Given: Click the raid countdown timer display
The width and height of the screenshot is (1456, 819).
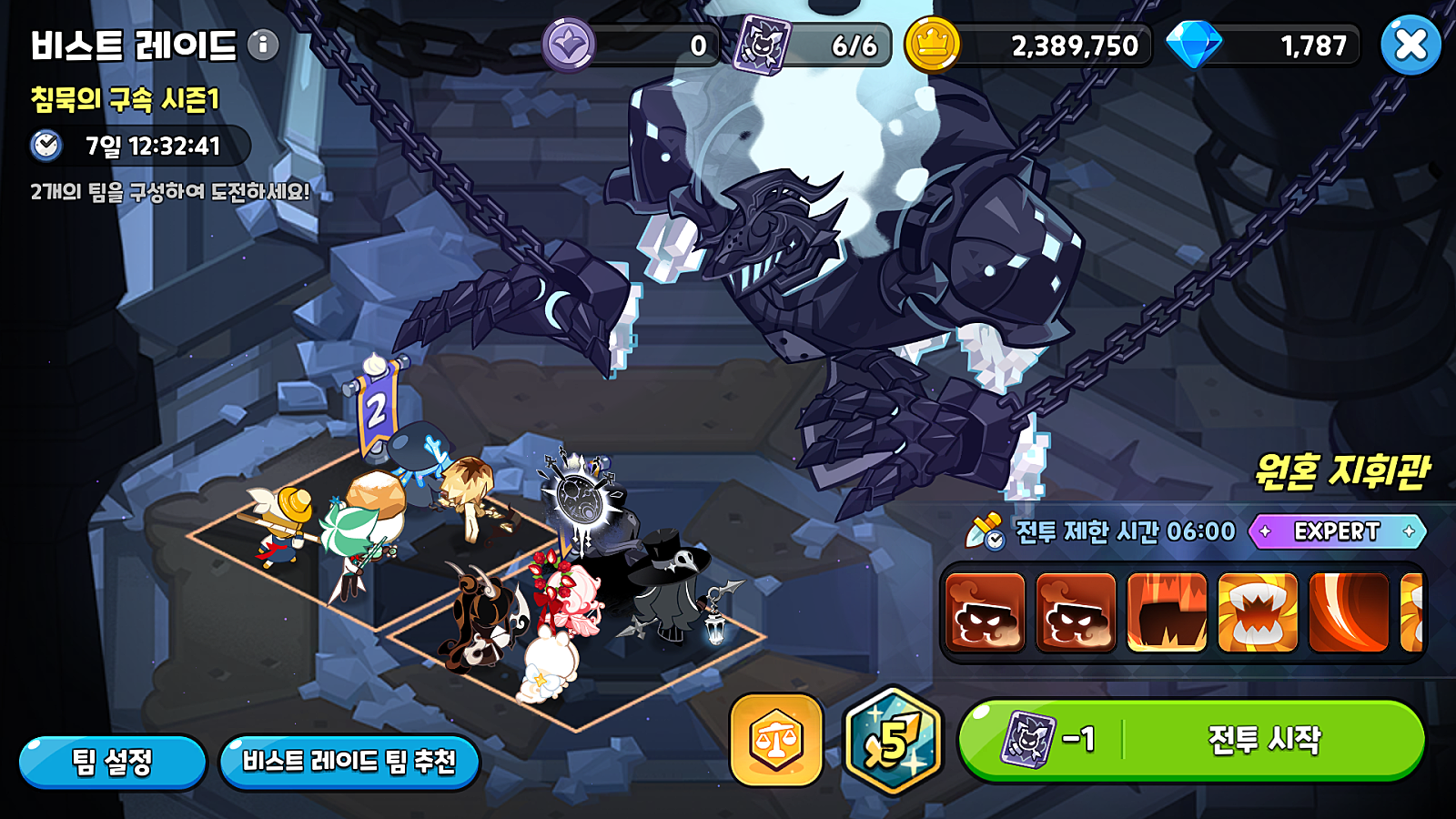Looking at the screenshot, I should [136, 143].
